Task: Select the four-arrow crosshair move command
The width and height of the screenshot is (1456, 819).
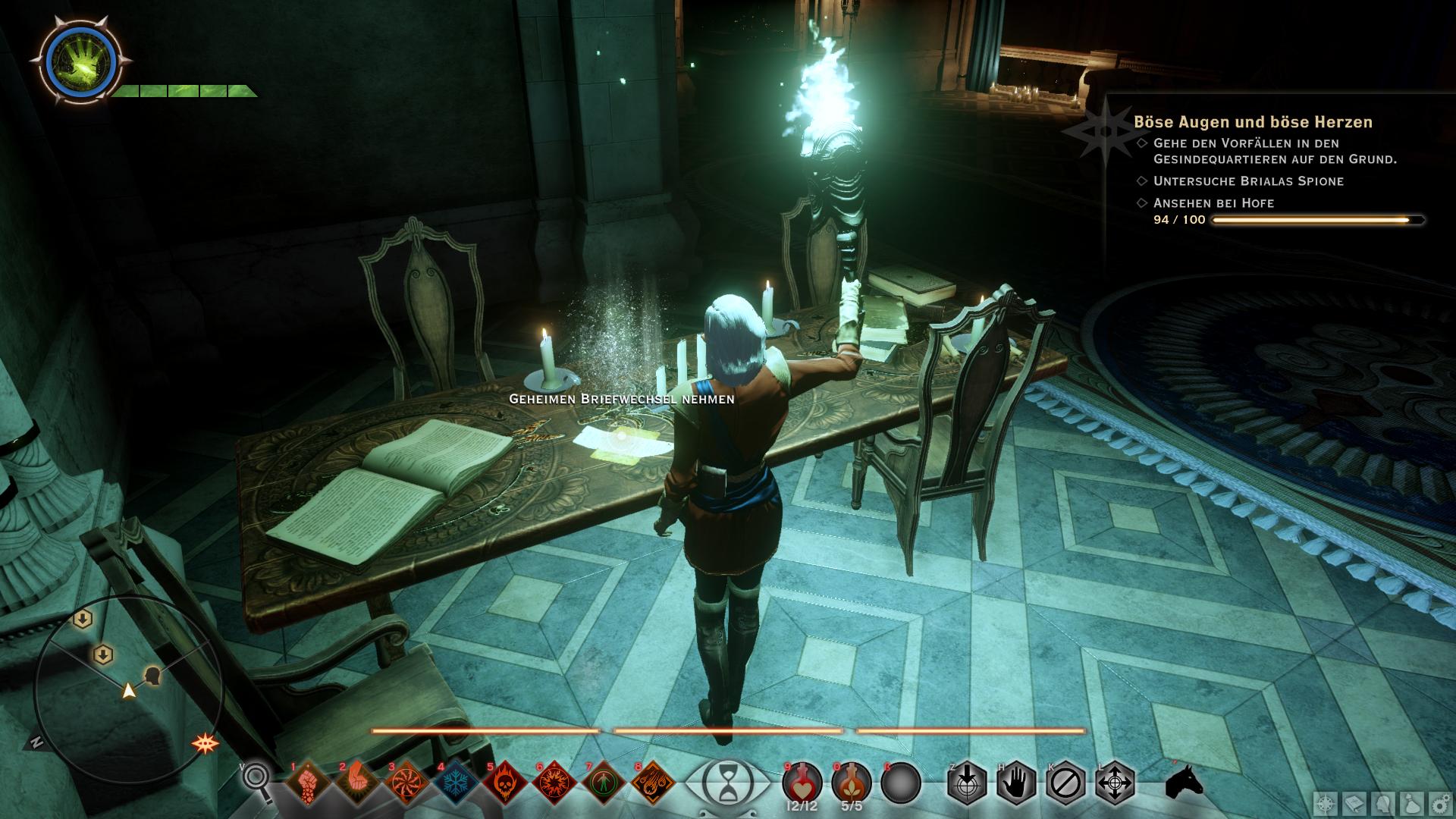Action: tap(1115, 782)
